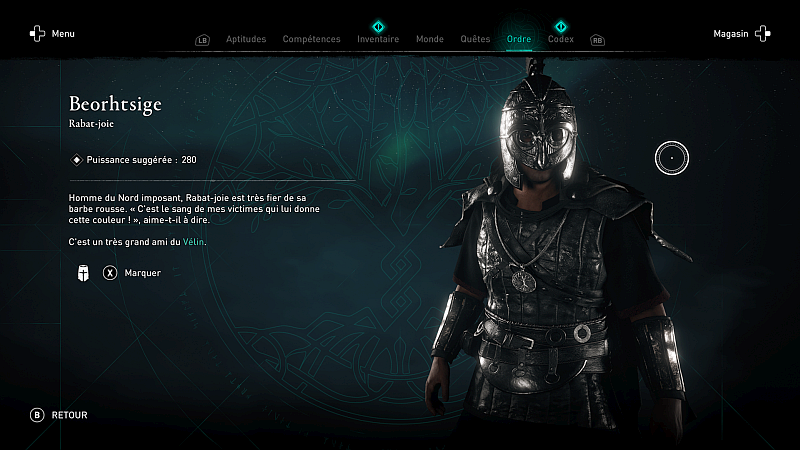Open the Inventaire tab
The image size is (800, 450).
[x=378, y=39]
